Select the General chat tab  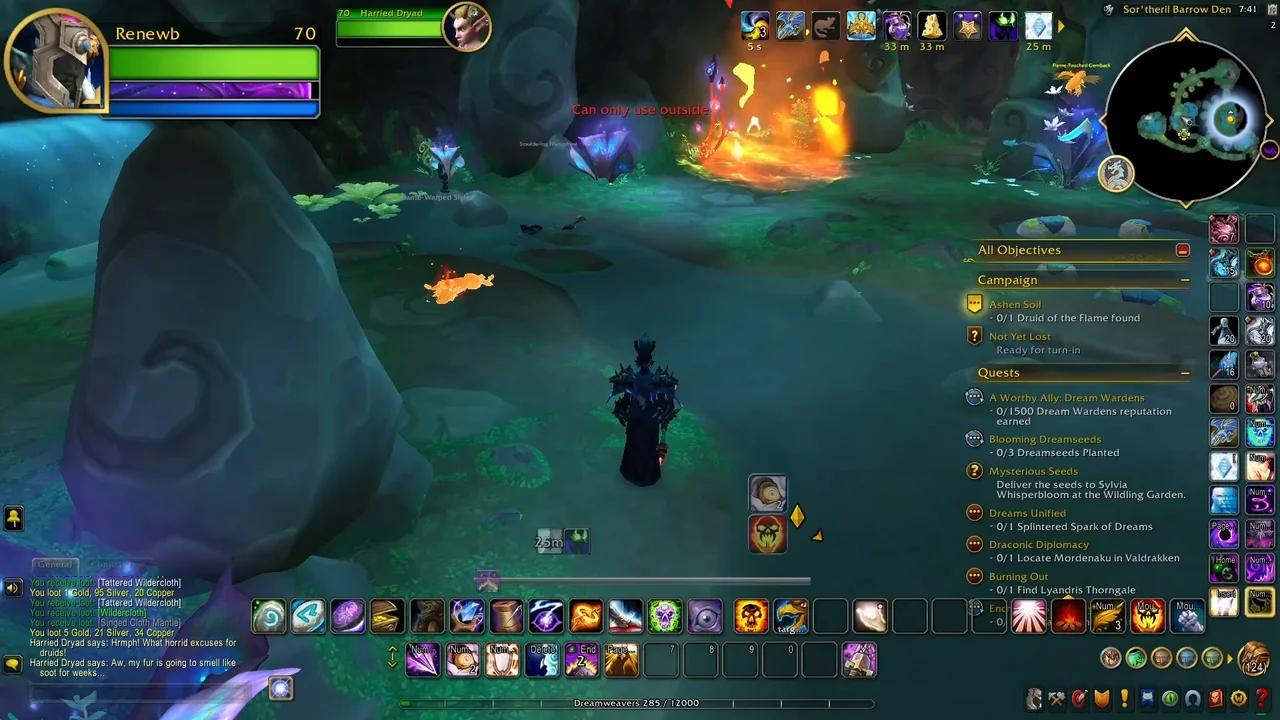[x=55, y=564]
